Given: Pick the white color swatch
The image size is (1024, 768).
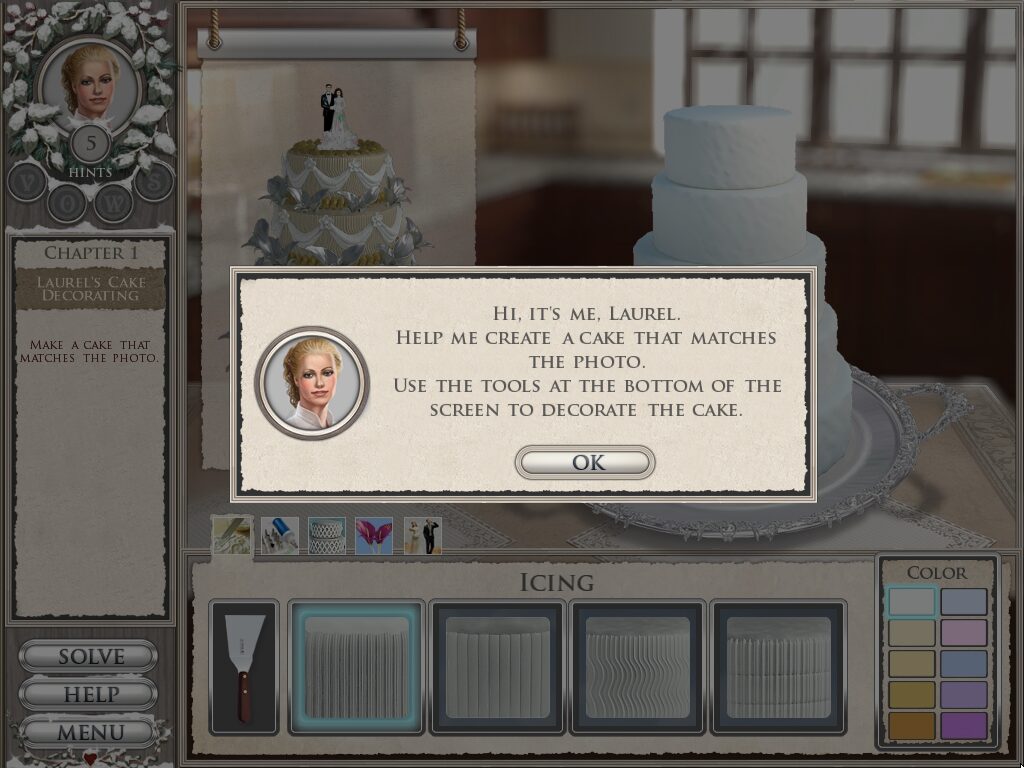Looking at the screenshot, I should pos(911,602).
